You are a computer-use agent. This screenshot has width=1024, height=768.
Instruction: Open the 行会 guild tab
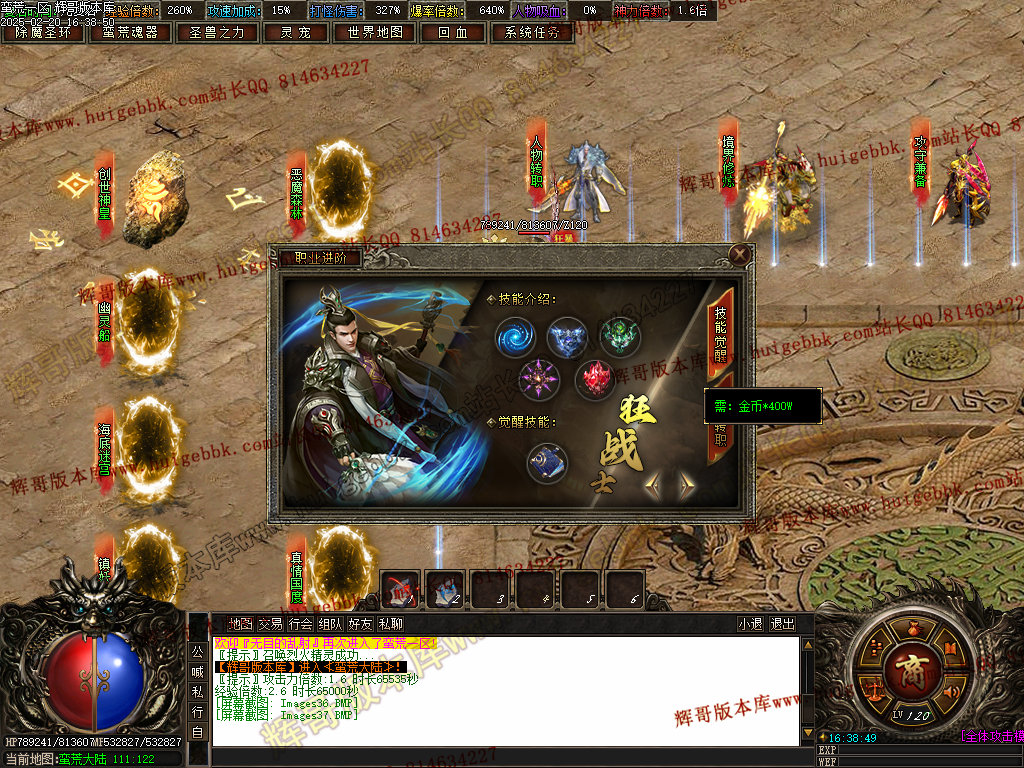tap(300, 624)
